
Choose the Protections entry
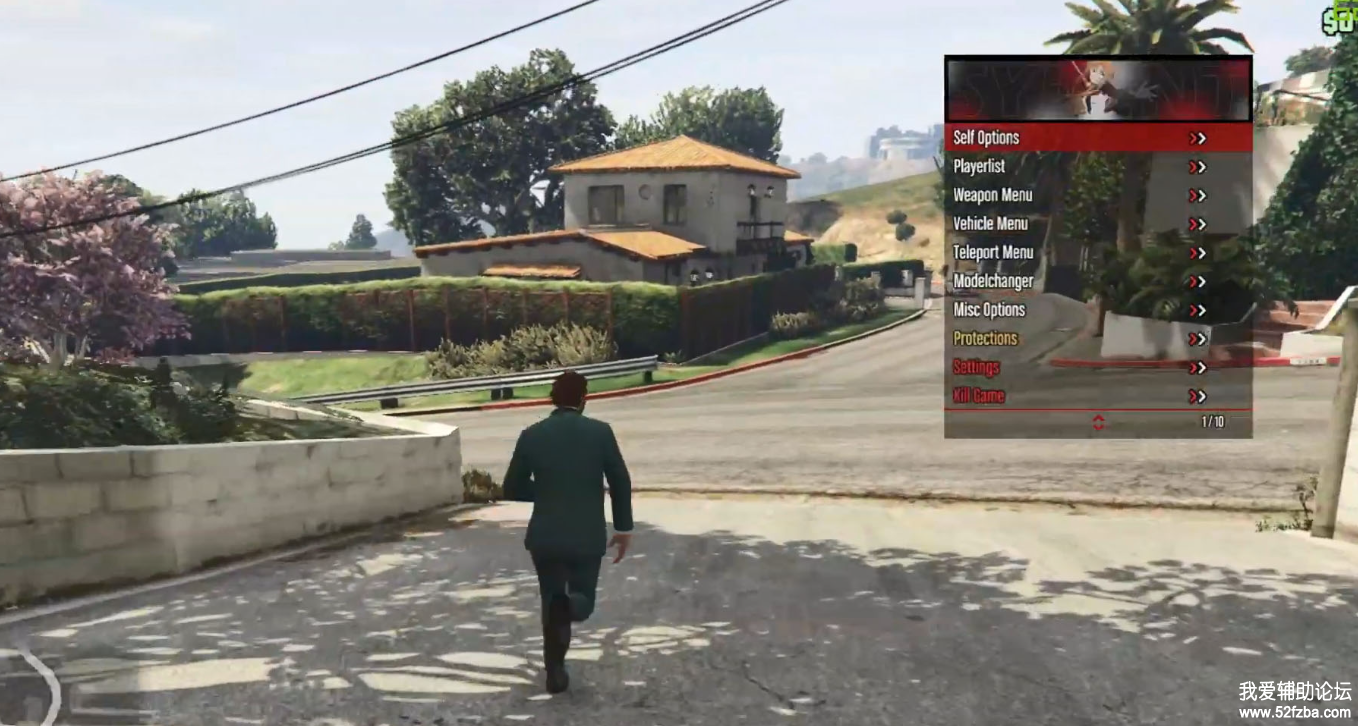1097,339
